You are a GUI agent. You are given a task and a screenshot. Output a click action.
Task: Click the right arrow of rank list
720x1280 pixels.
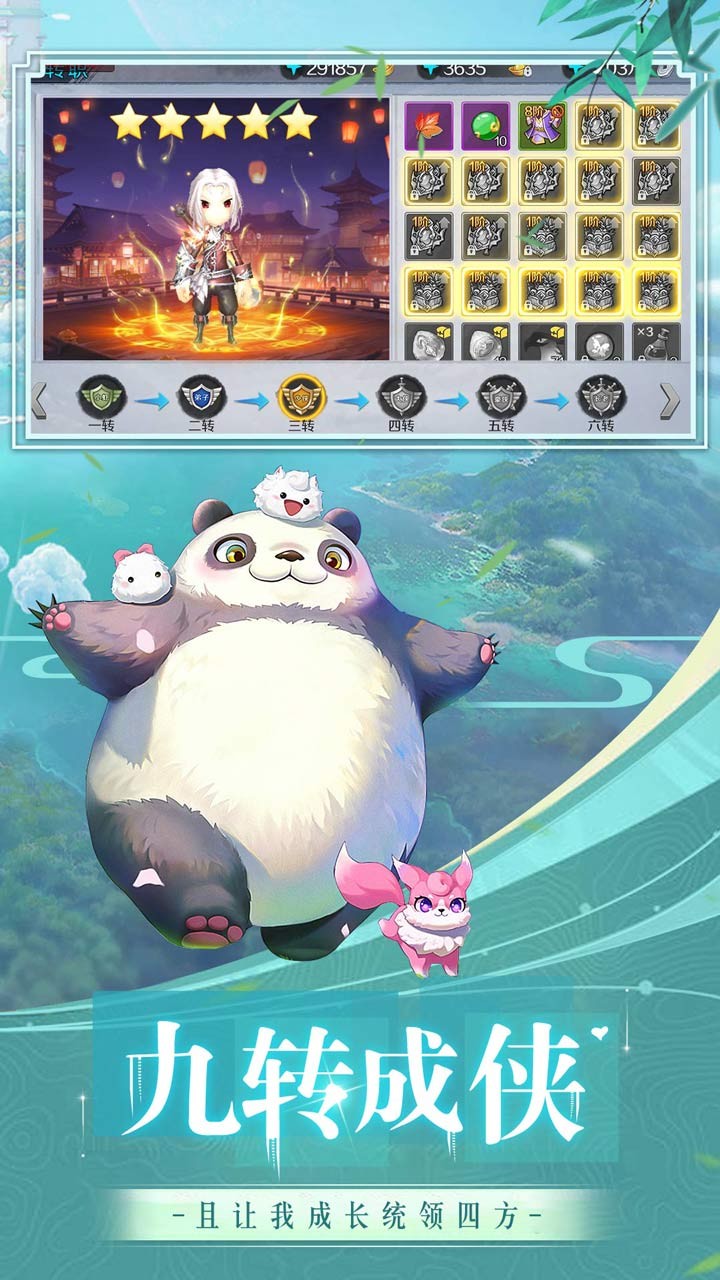pos(670,400)
